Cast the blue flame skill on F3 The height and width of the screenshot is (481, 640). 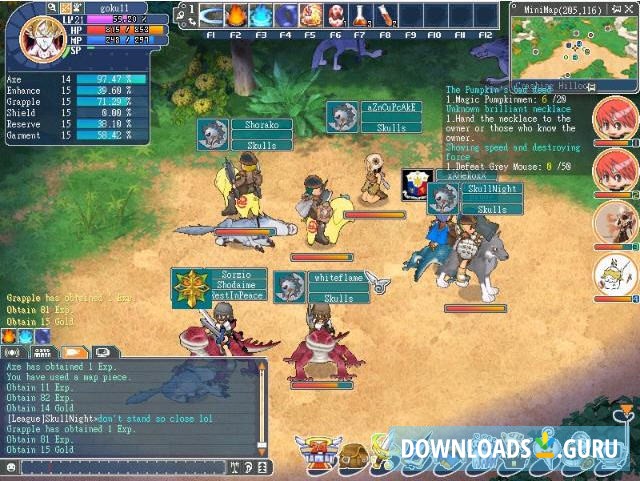(x=261, y=16)
